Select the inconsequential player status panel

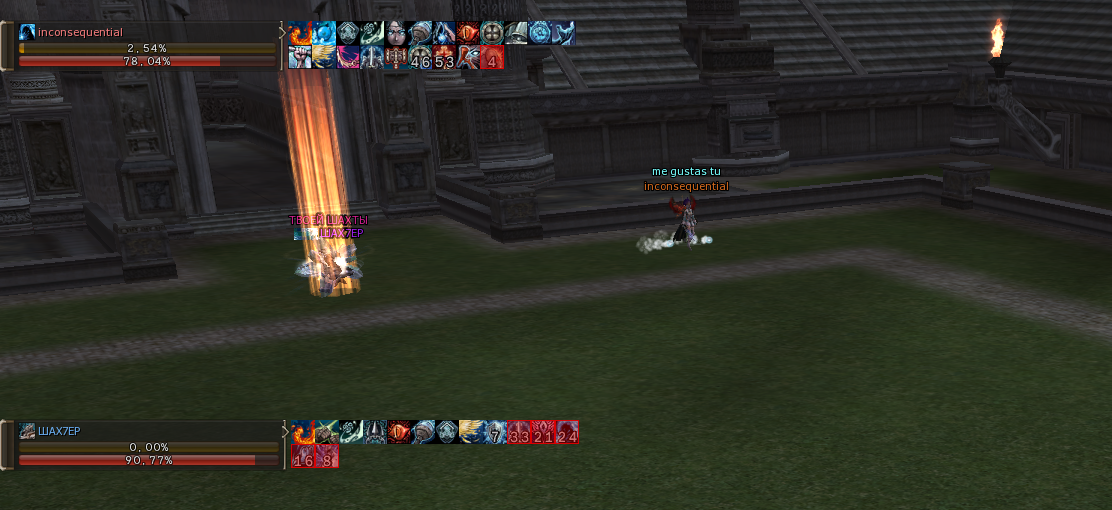[145, 47]
